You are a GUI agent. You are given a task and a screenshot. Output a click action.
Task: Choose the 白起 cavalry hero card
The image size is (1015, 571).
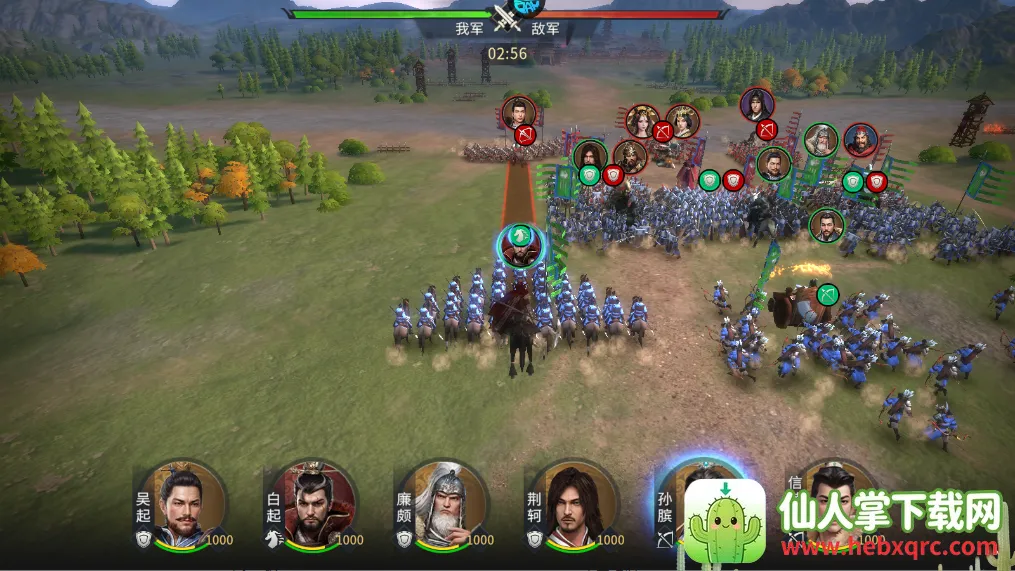pyautogui.click(x=312, y=504)
